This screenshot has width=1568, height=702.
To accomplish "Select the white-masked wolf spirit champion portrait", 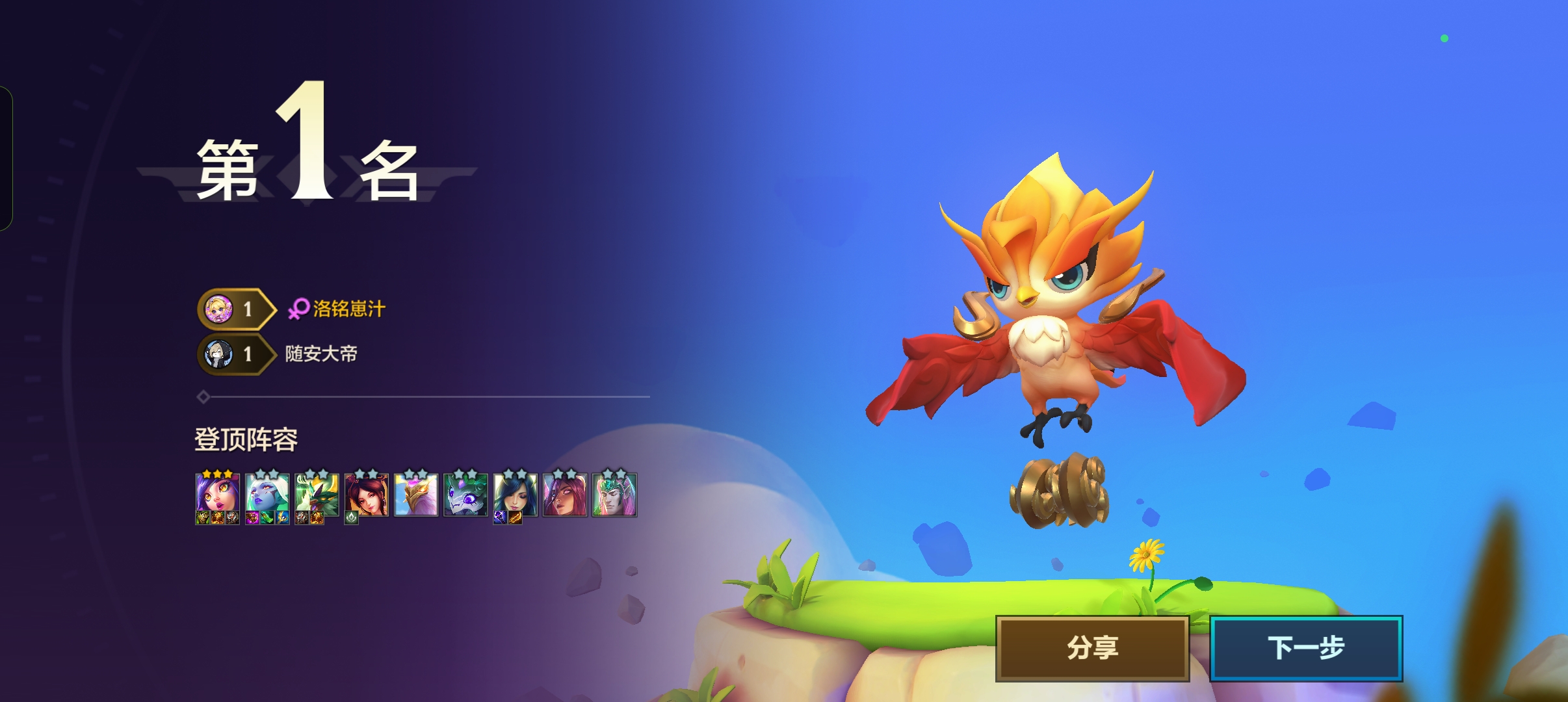I will [465, 494].
